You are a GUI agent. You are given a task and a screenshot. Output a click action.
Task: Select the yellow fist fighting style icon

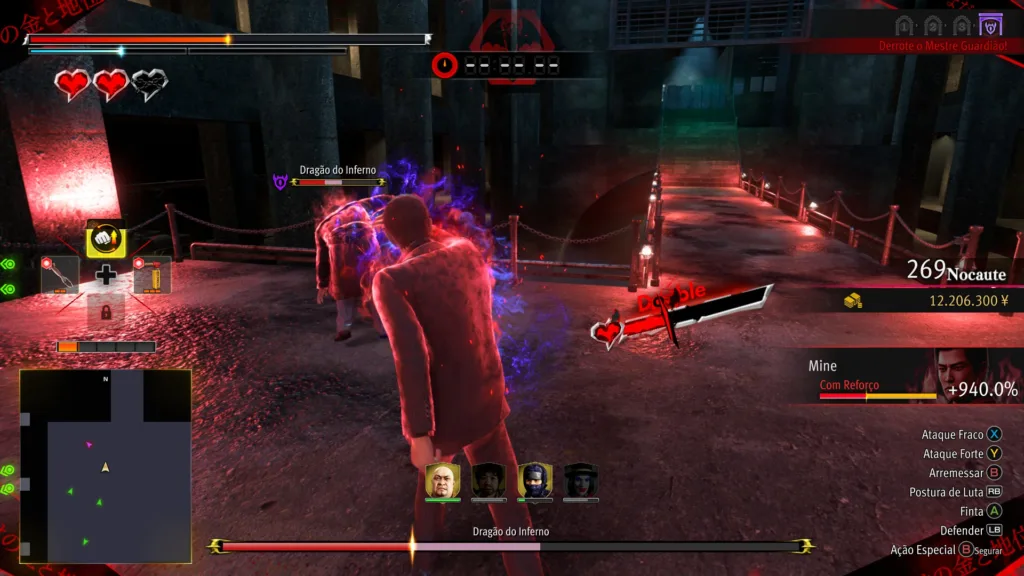105,240
